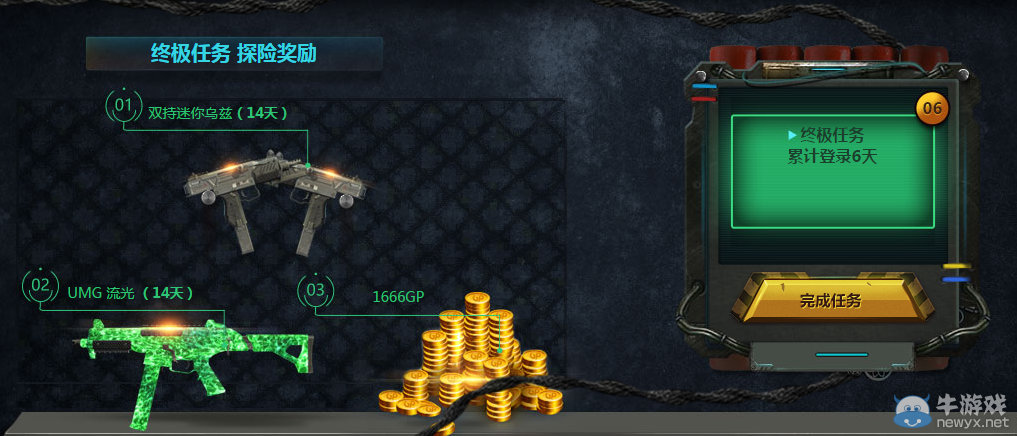Select the dual mini Uzi reward image
This screenshot has height=436, width=1017.
pos(275,195)
